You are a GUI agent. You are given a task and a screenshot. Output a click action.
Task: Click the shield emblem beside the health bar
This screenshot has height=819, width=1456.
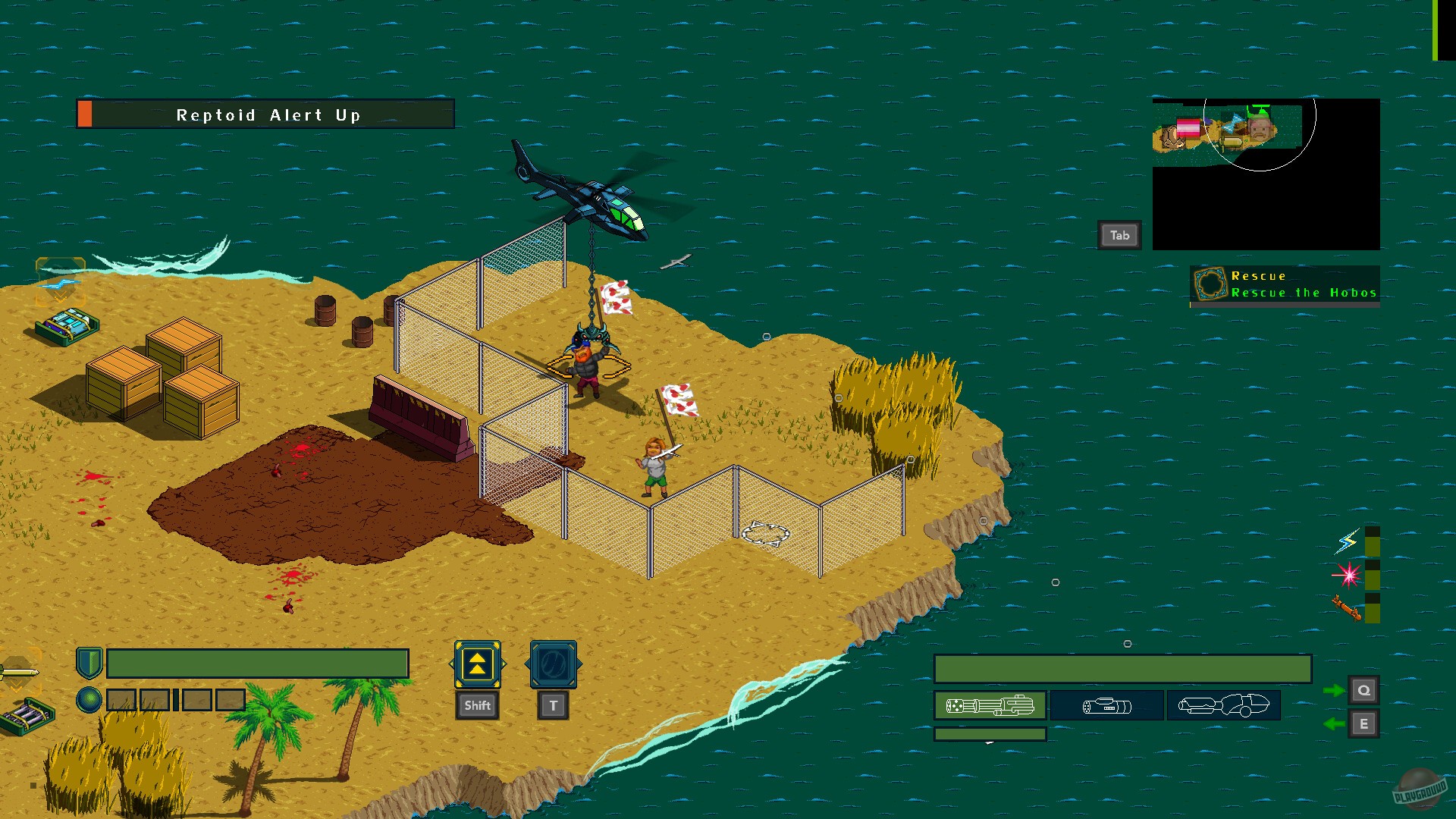[89, 663]
